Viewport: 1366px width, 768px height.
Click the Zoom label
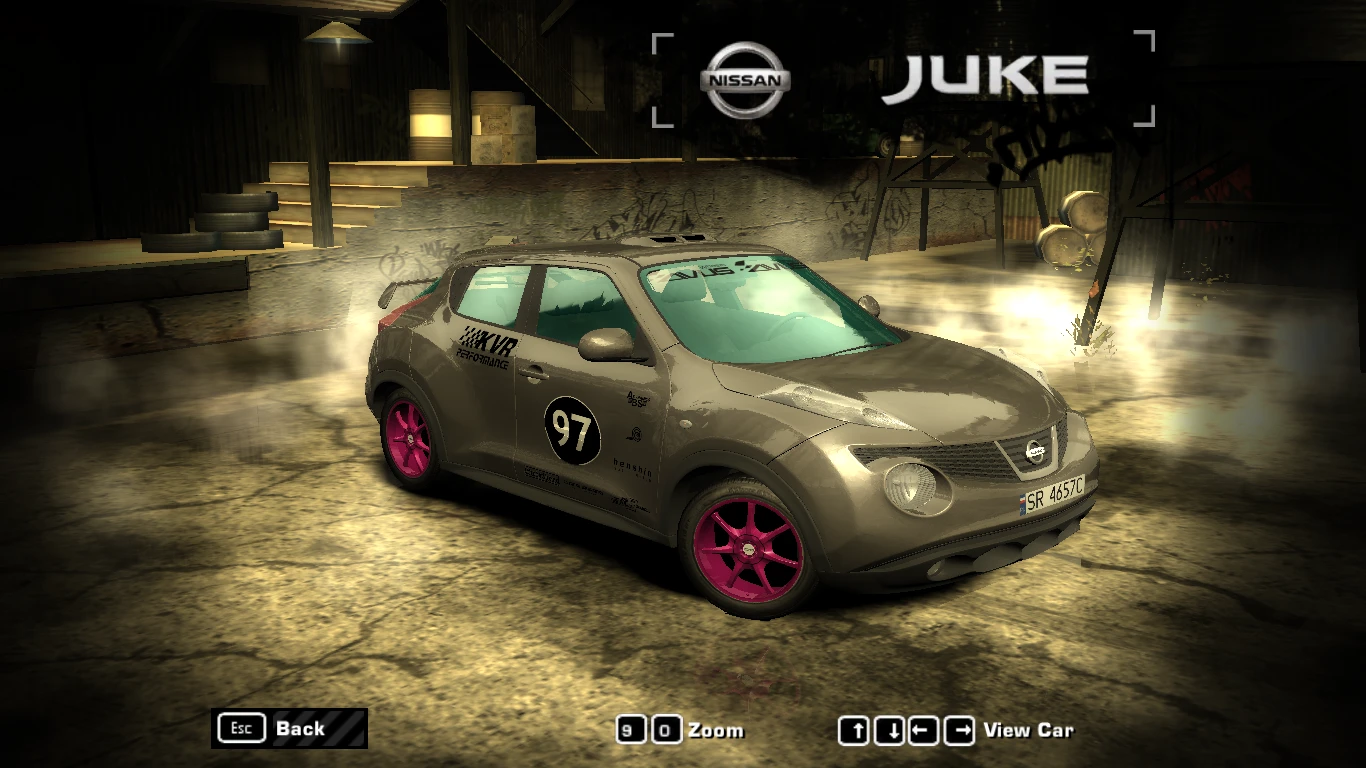[719, 730]
